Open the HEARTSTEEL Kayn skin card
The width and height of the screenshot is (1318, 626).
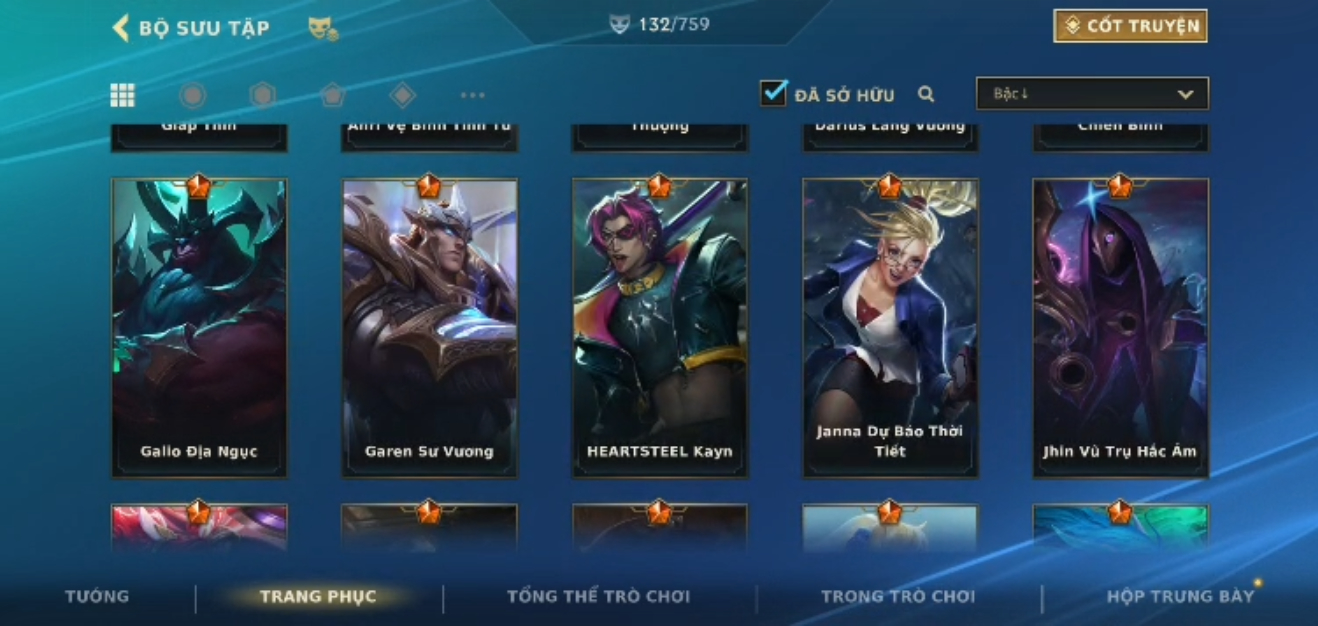tap(659, 327)
